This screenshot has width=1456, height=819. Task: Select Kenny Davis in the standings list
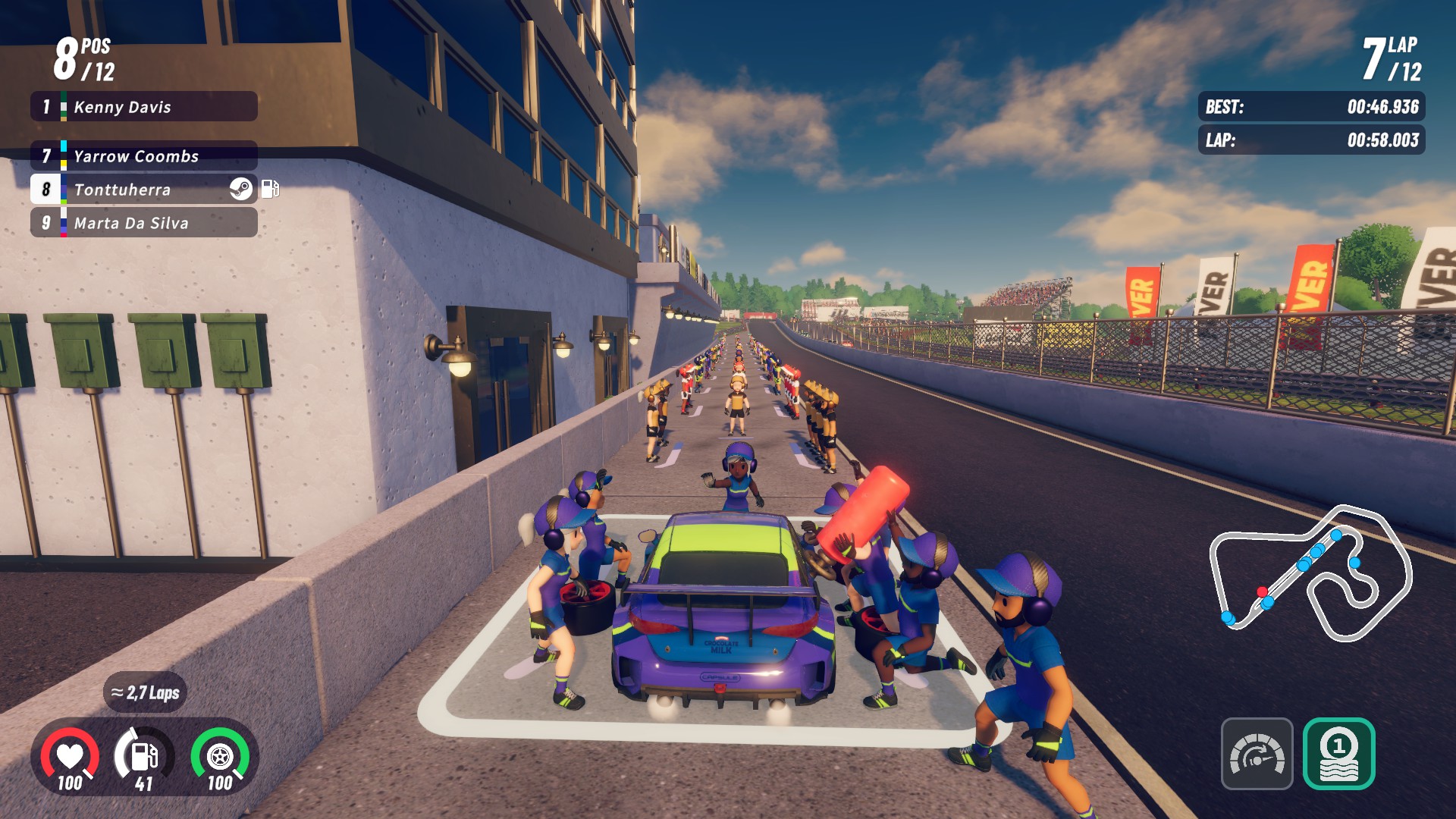(144, 107)
